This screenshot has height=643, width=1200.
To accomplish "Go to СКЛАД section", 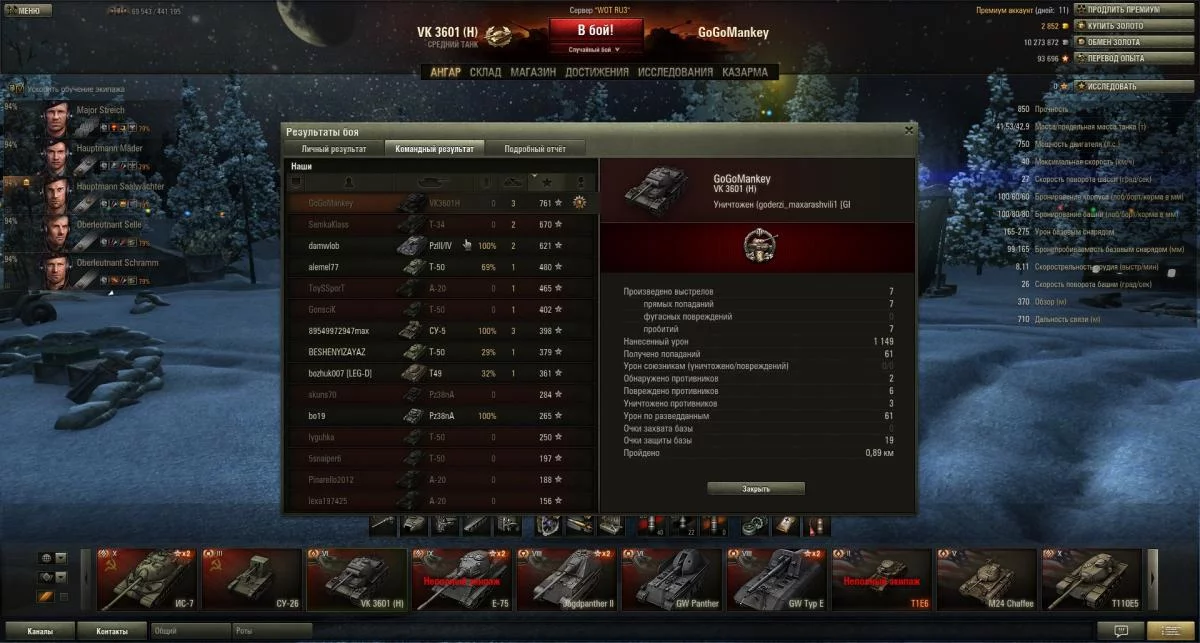I will click(x=485, y=72).
